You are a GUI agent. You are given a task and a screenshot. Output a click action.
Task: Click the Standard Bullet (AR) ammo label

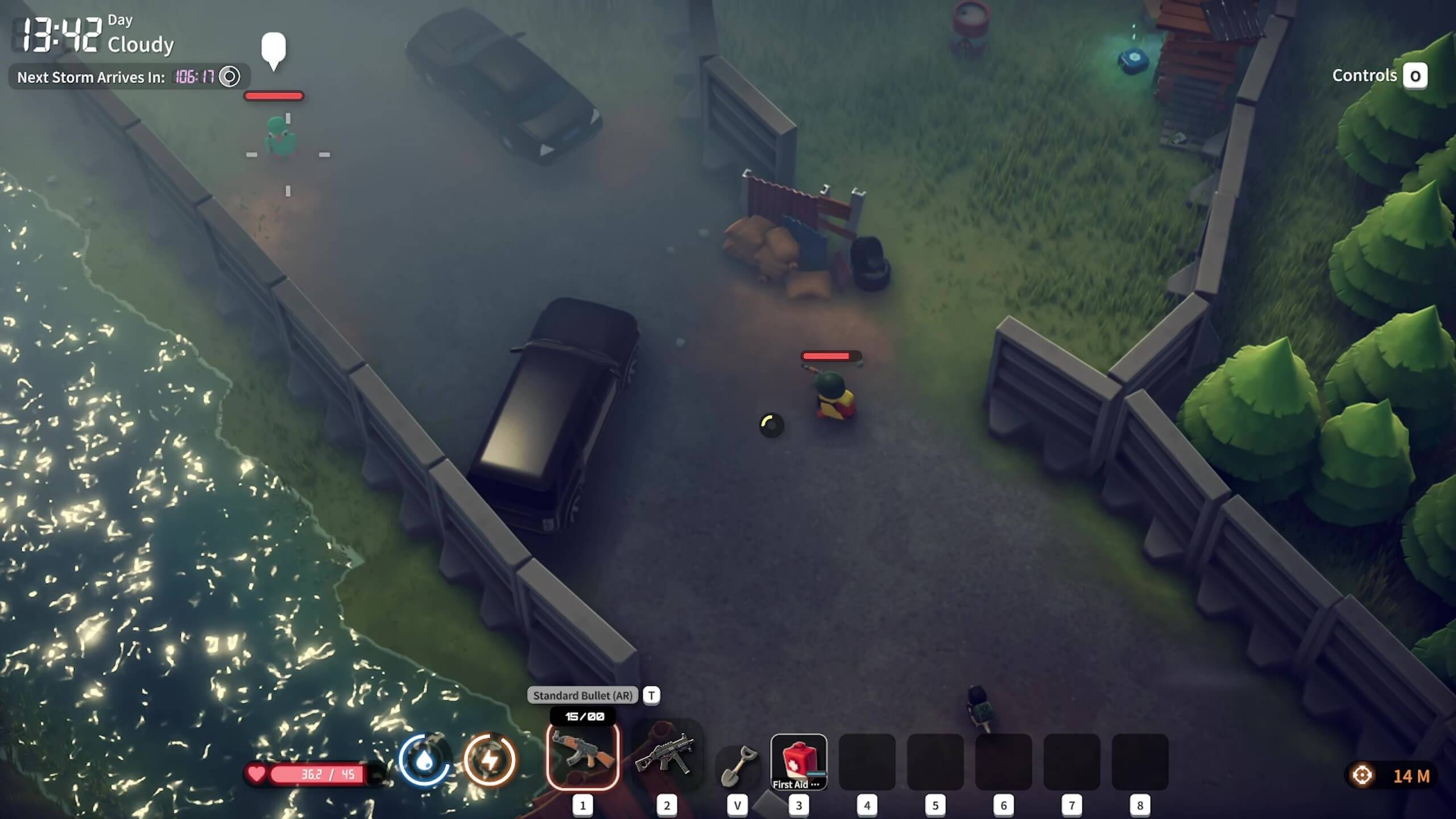coord(582,695)
